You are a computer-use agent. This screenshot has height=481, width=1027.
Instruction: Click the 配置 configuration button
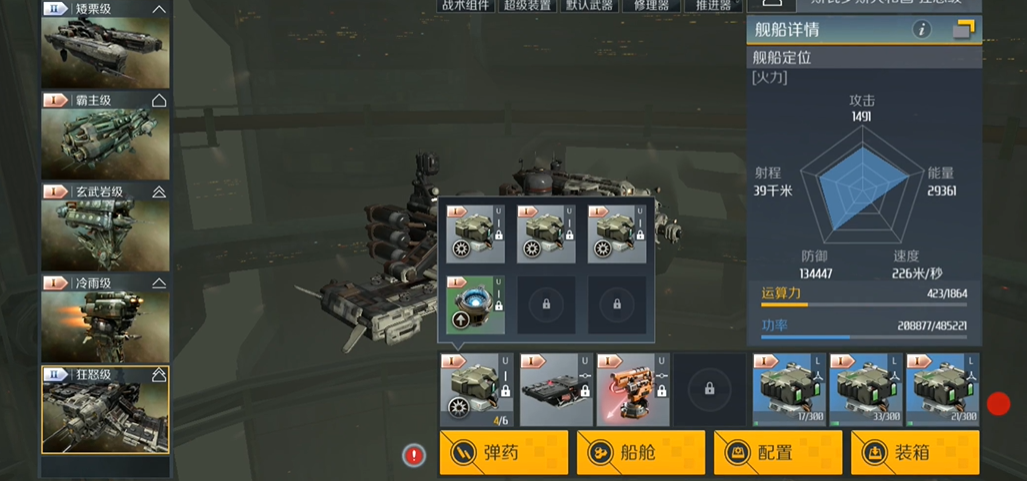[777, 453]
